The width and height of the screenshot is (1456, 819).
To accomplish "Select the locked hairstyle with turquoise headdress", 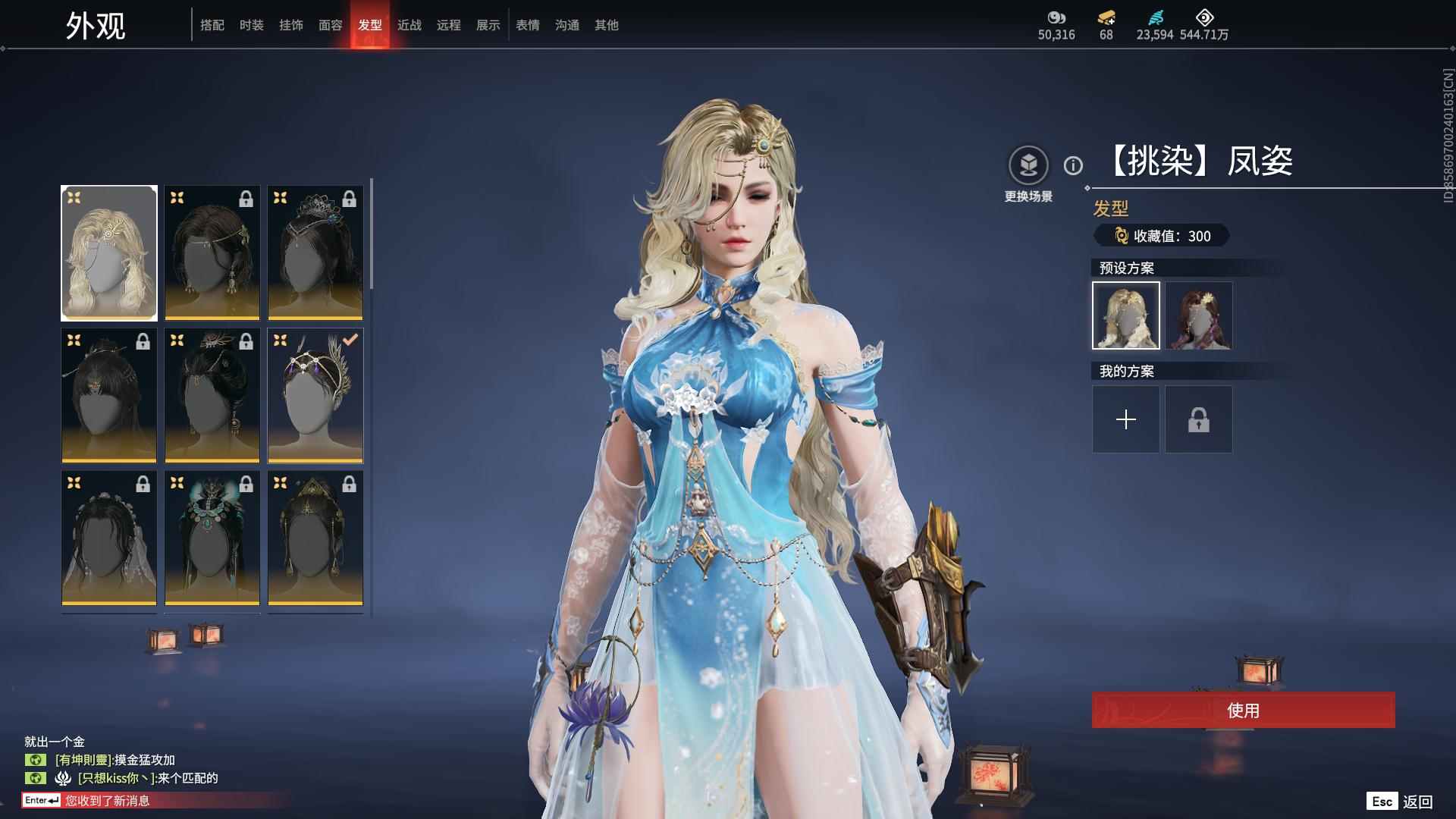I will (x=212, y=538).
